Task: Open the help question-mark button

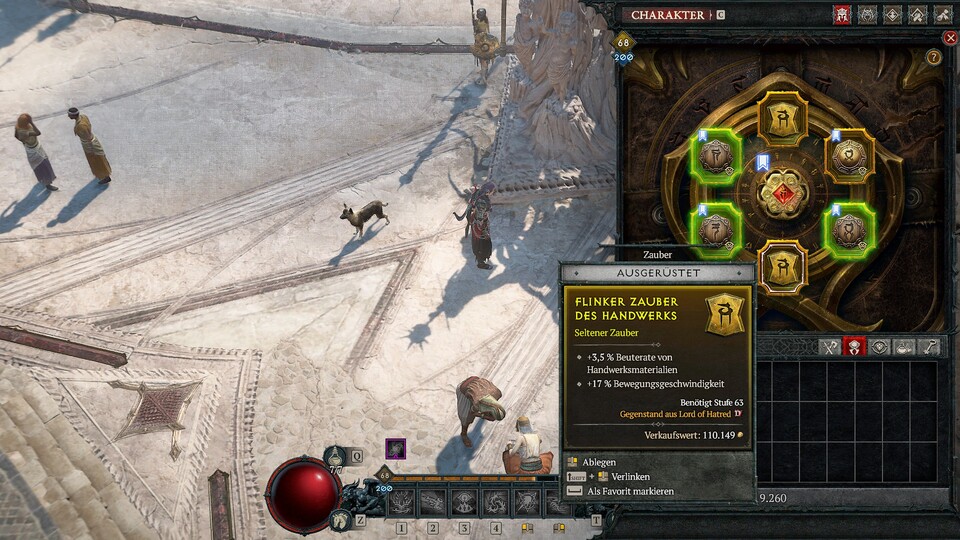Action: coord(934,57)
